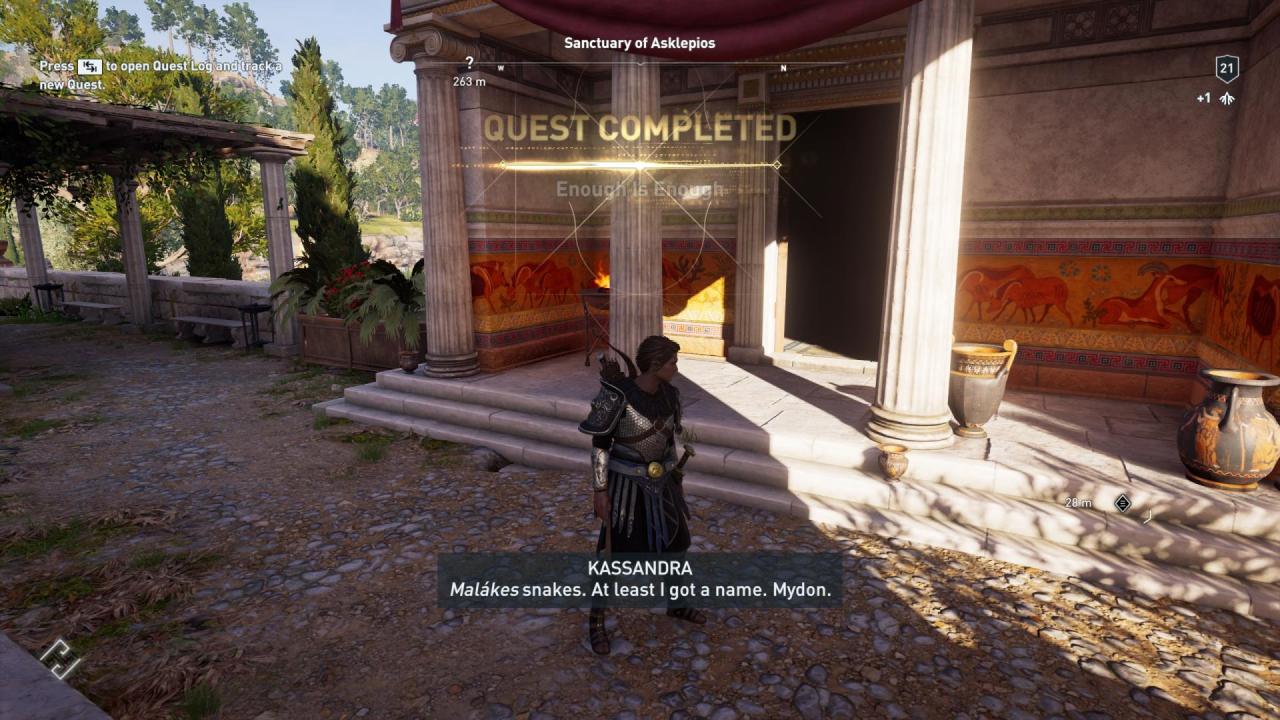The height and width of the screenshot is (720, 1280).
Task: Expand the Enough Is Enough quest entry
Action: click(639, 186)
